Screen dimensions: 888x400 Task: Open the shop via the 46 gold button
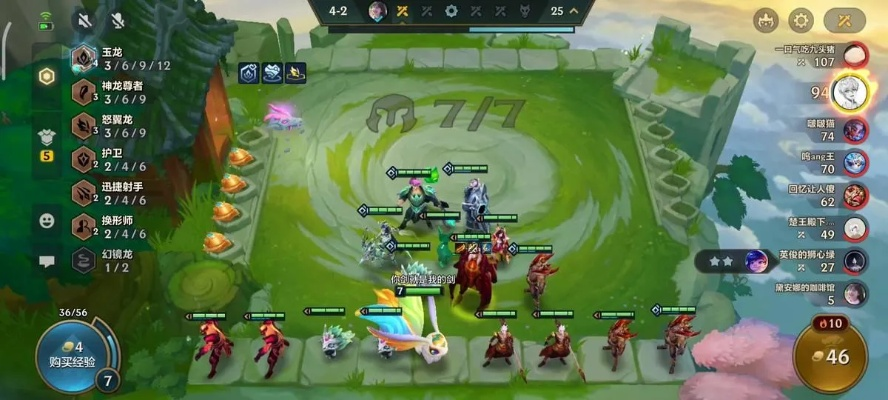coord(830,356)
